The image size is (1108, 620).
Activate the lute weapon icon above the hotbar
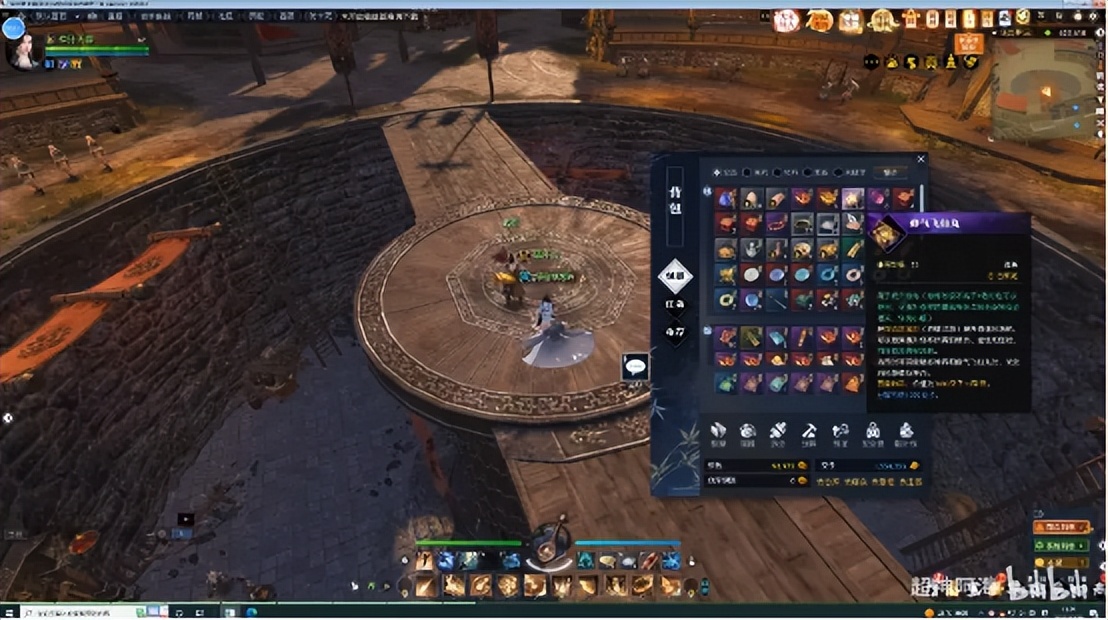coord(549,544)
